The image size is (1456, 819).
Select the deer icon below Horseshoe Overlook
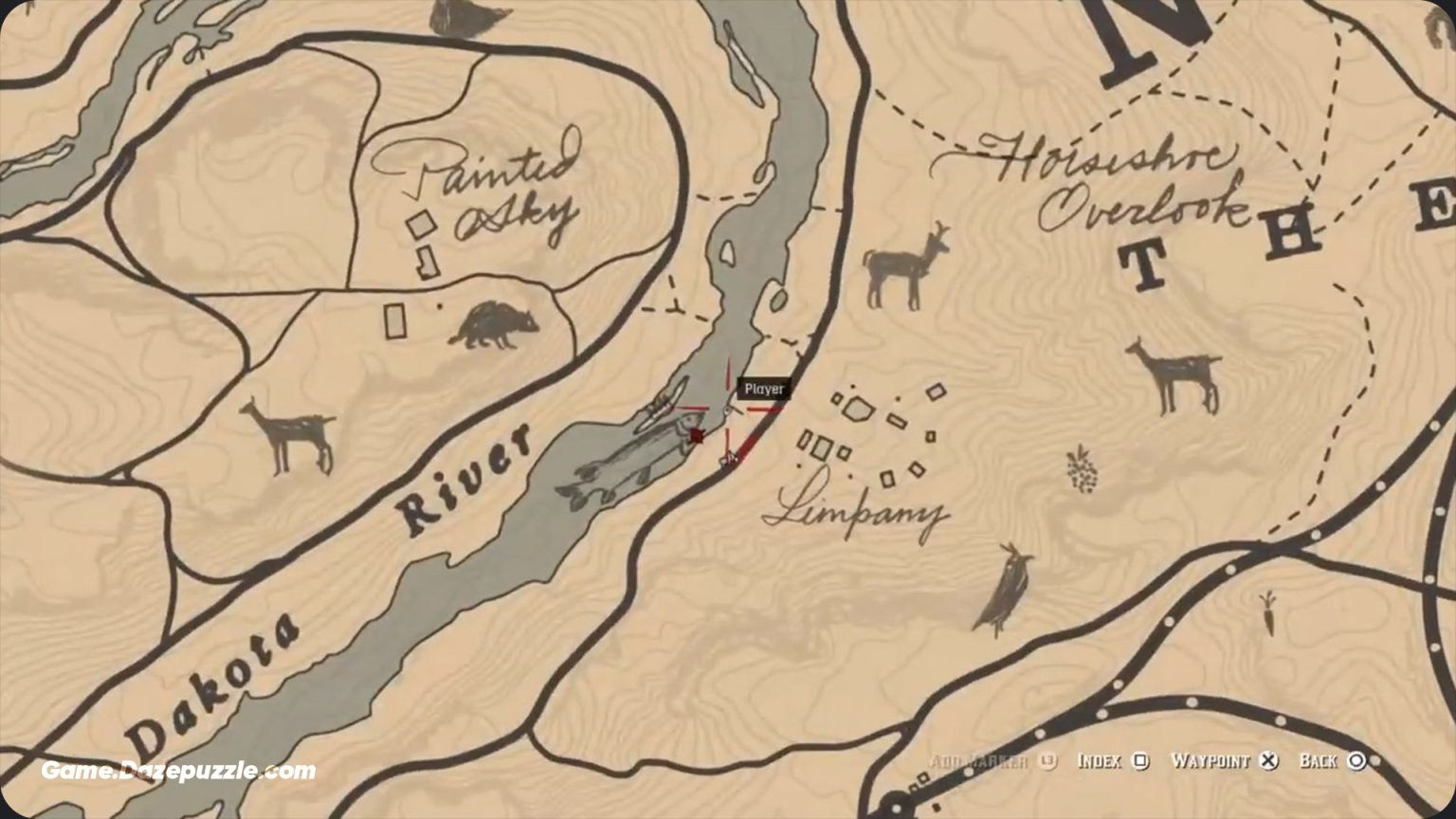coord(901,265)
